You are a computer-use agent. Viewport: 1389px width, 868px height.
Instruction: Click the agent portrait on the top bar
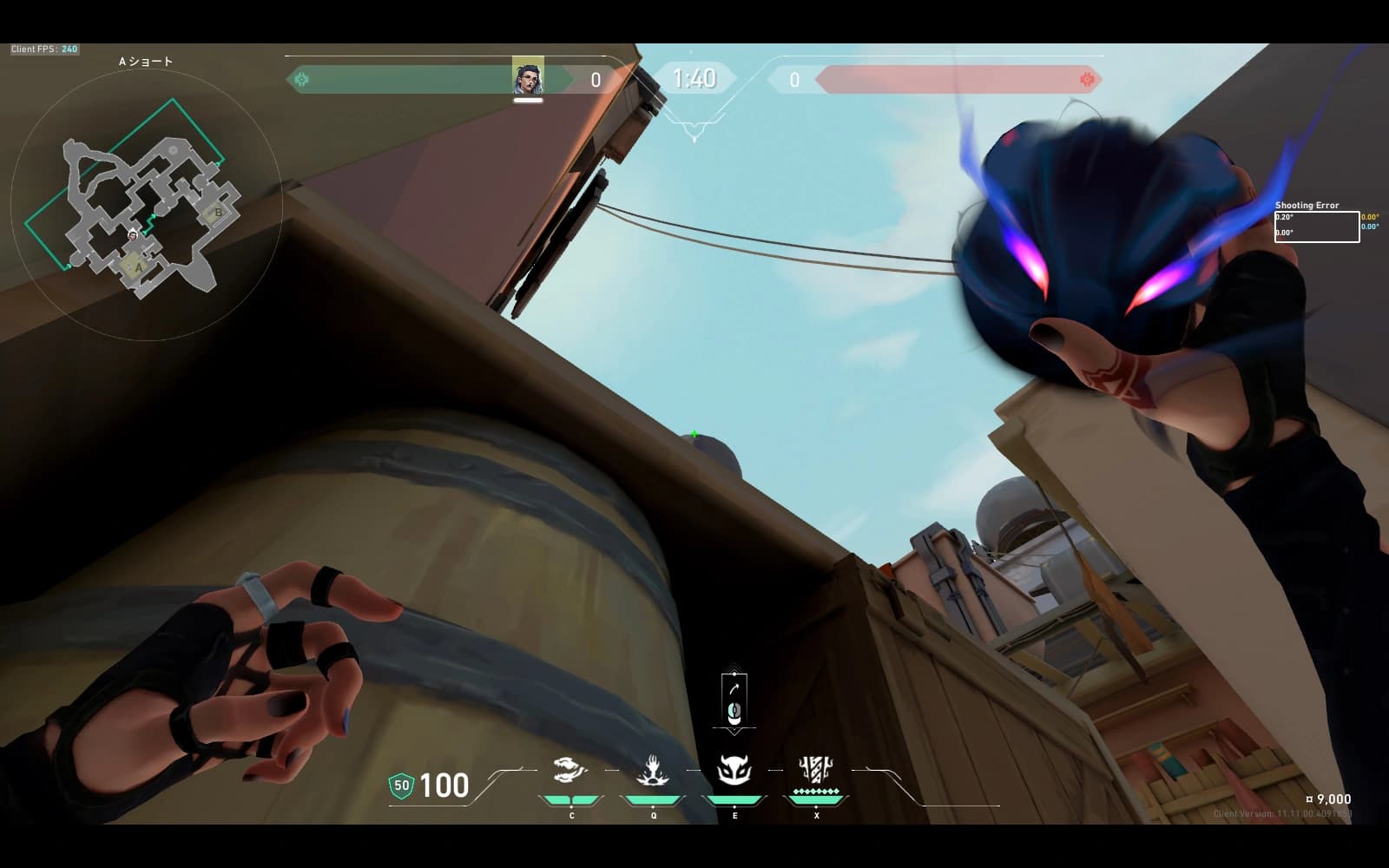[528, 78]
